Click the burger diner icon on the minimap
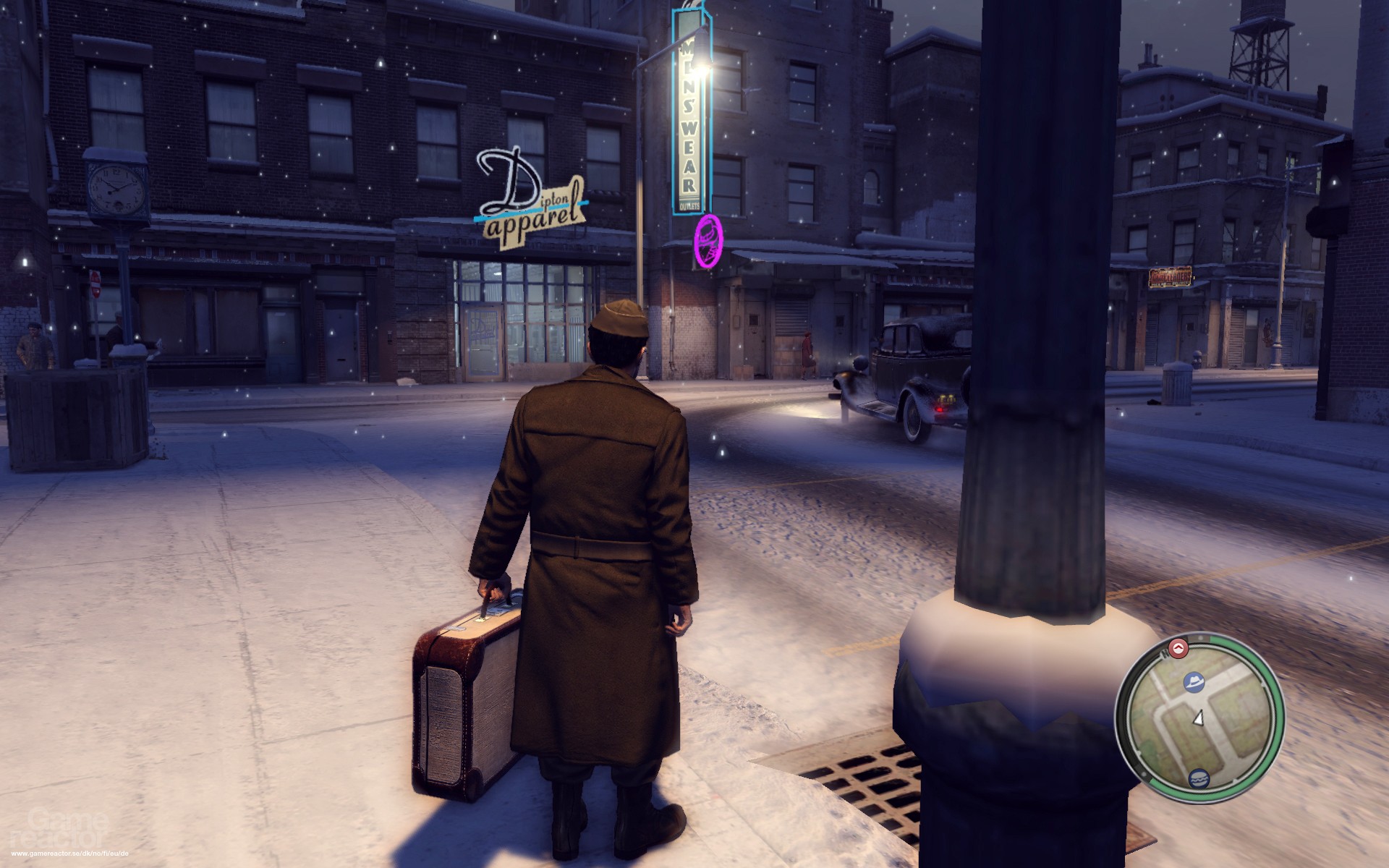The image size is (1389, 868). [x=1199, y=778]
